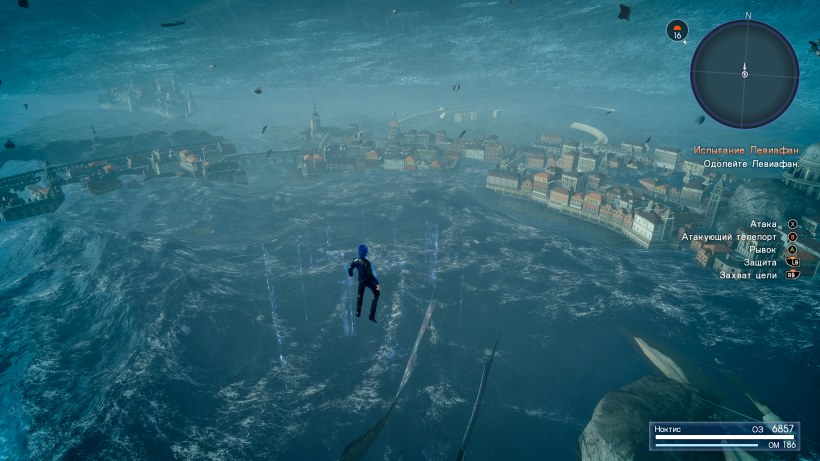Select the Ноктис character status panel
Screen dimensions: 820x461
click(725, 435)
